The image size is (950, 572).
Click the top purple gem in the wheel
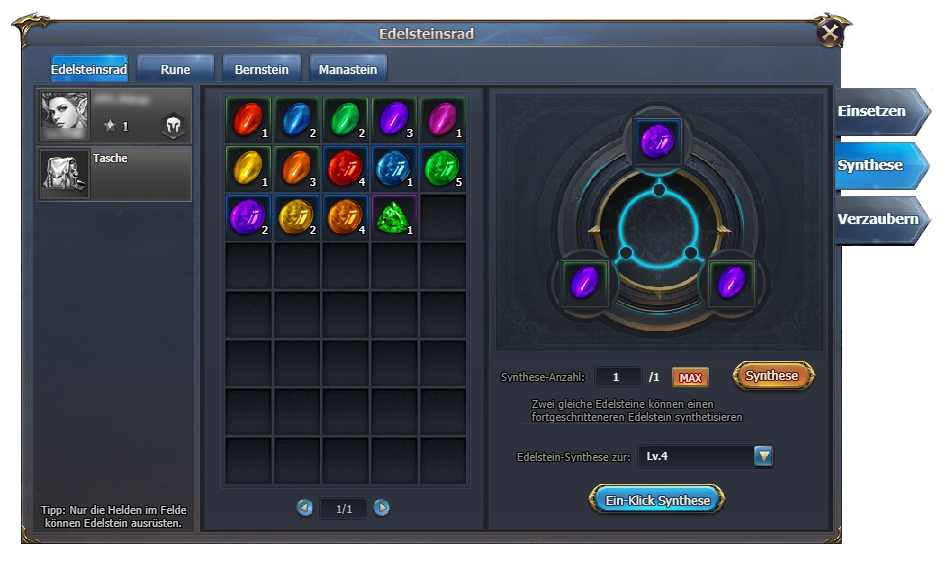tap(659, 142)
